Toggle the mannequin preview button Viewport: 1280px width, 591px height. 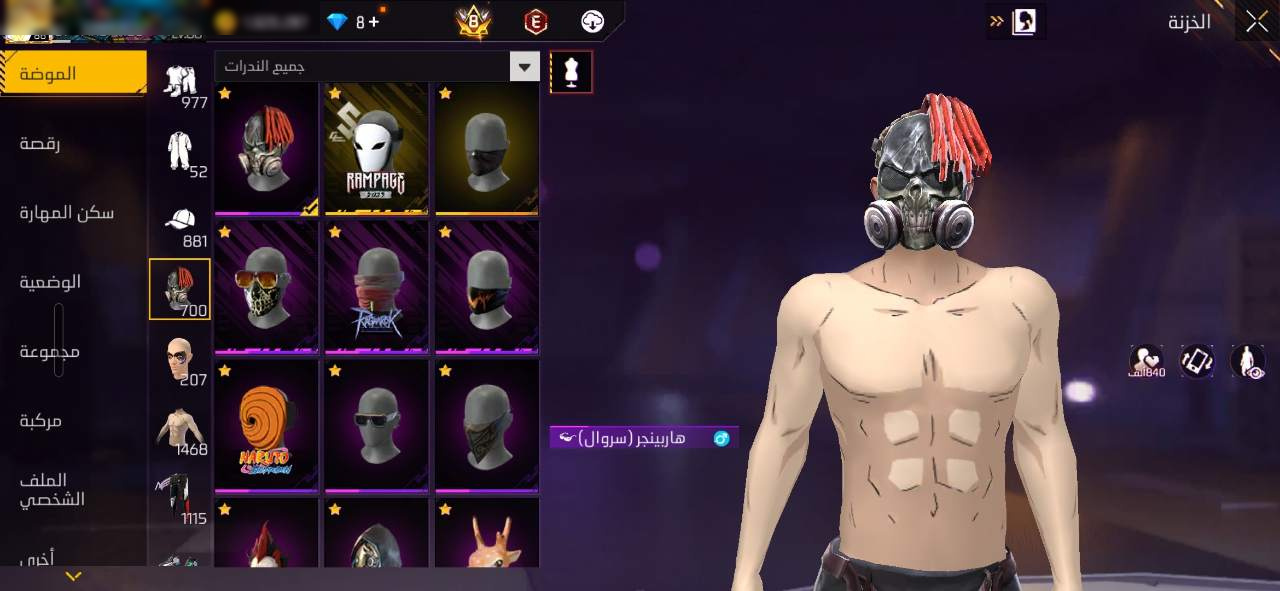click(571, 72)
